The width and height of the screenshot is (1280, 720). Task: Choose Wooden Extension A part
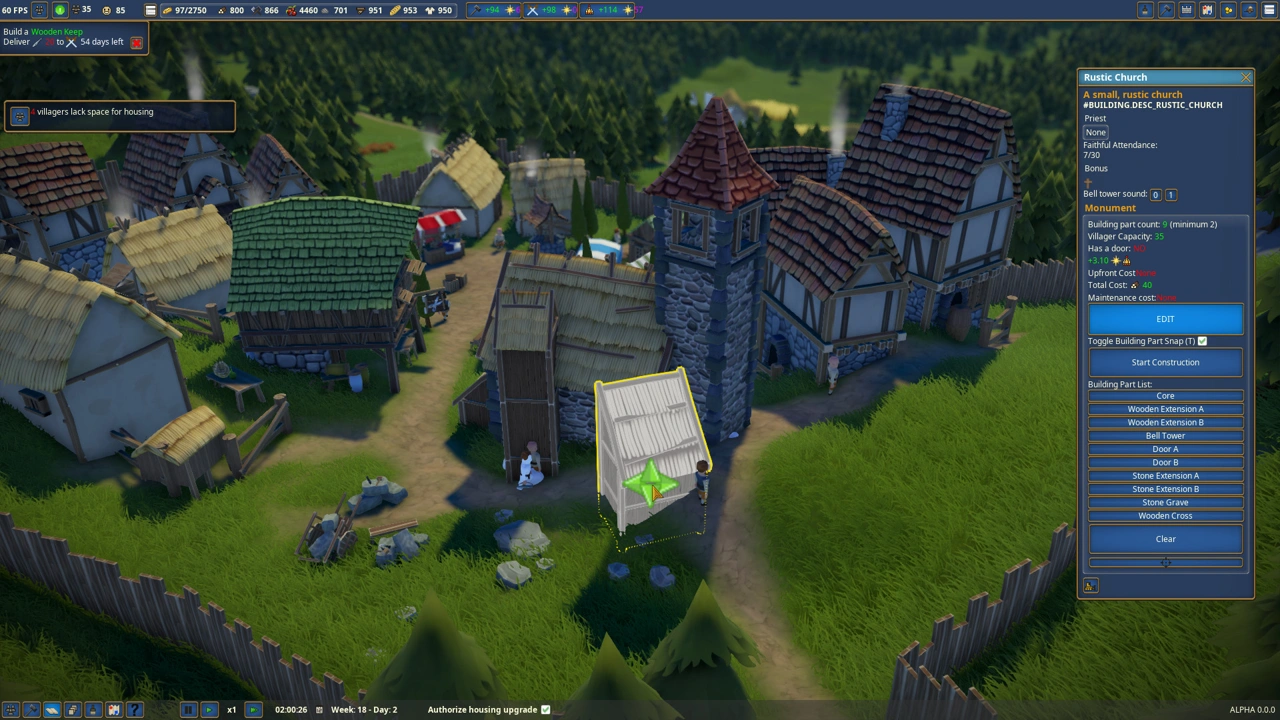(x=1165, y=409)
